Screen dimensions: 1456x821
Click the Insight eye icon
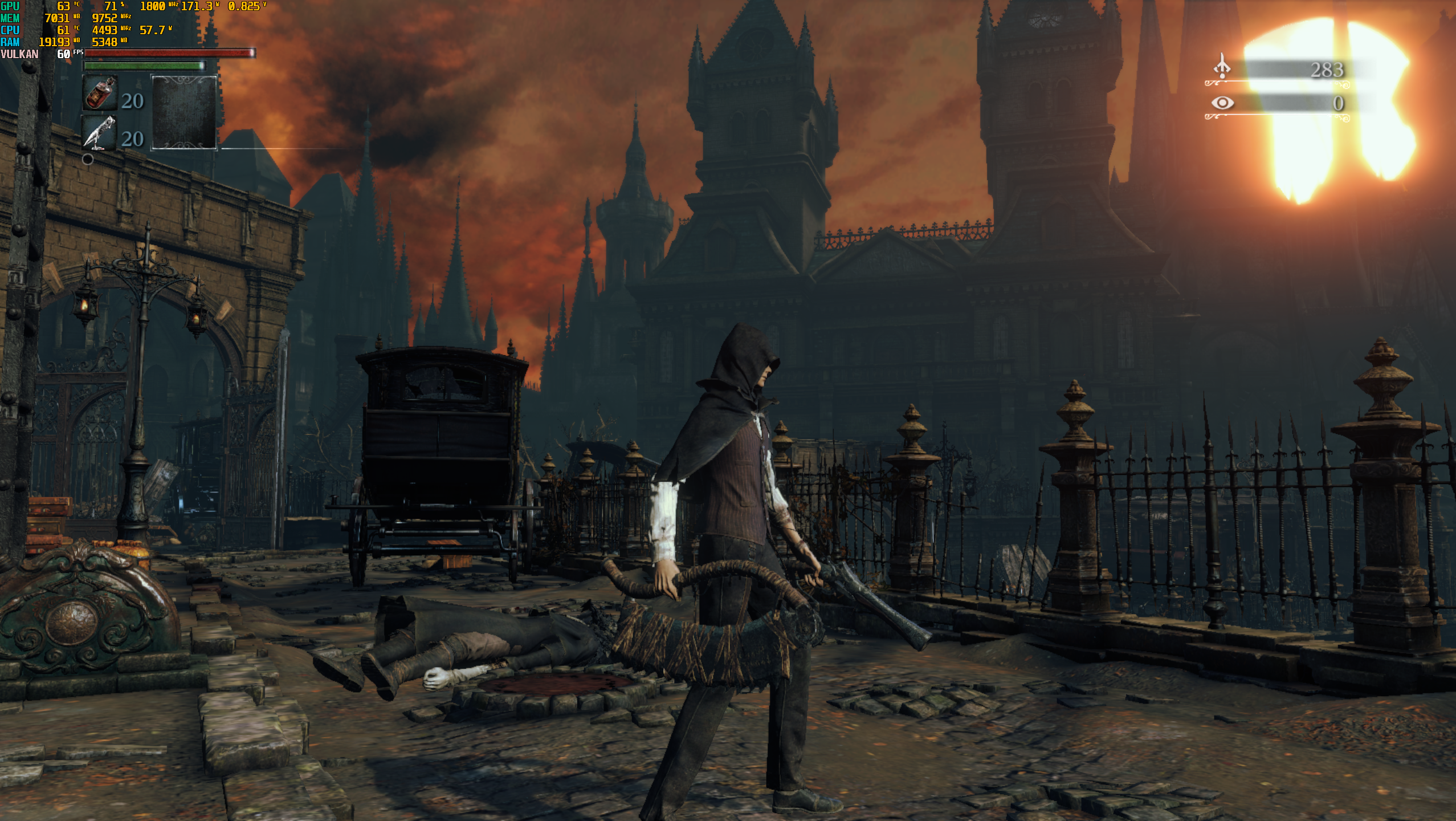1222,103
